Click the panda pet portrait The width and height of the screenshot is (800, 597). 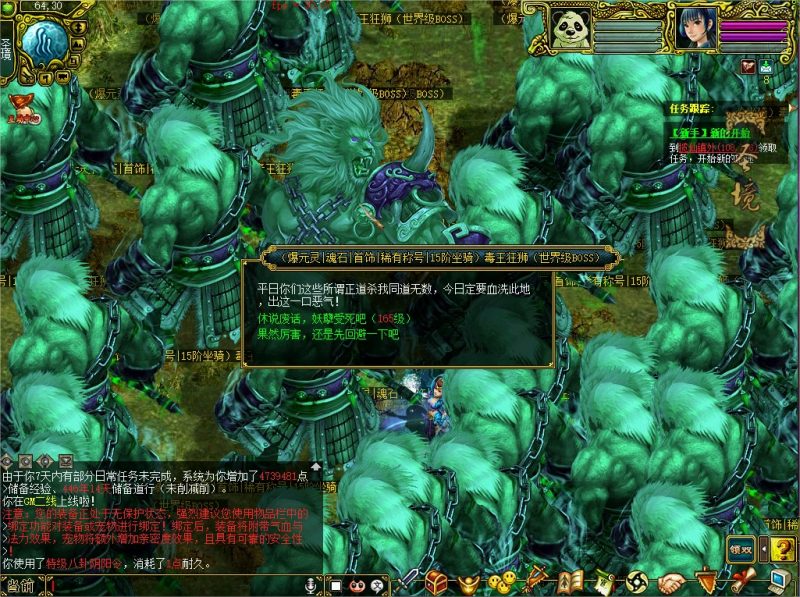572,28
